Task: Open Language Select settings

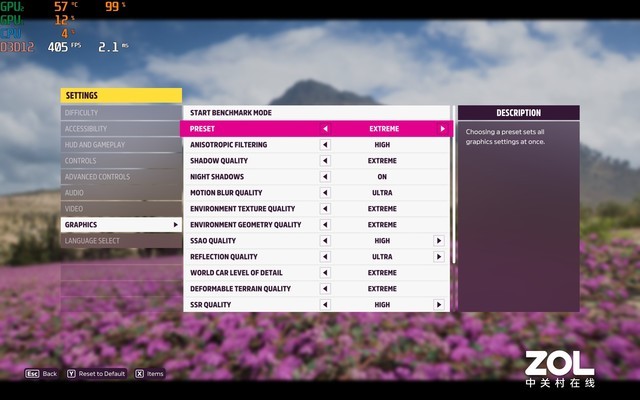Action: coord(120,241)
